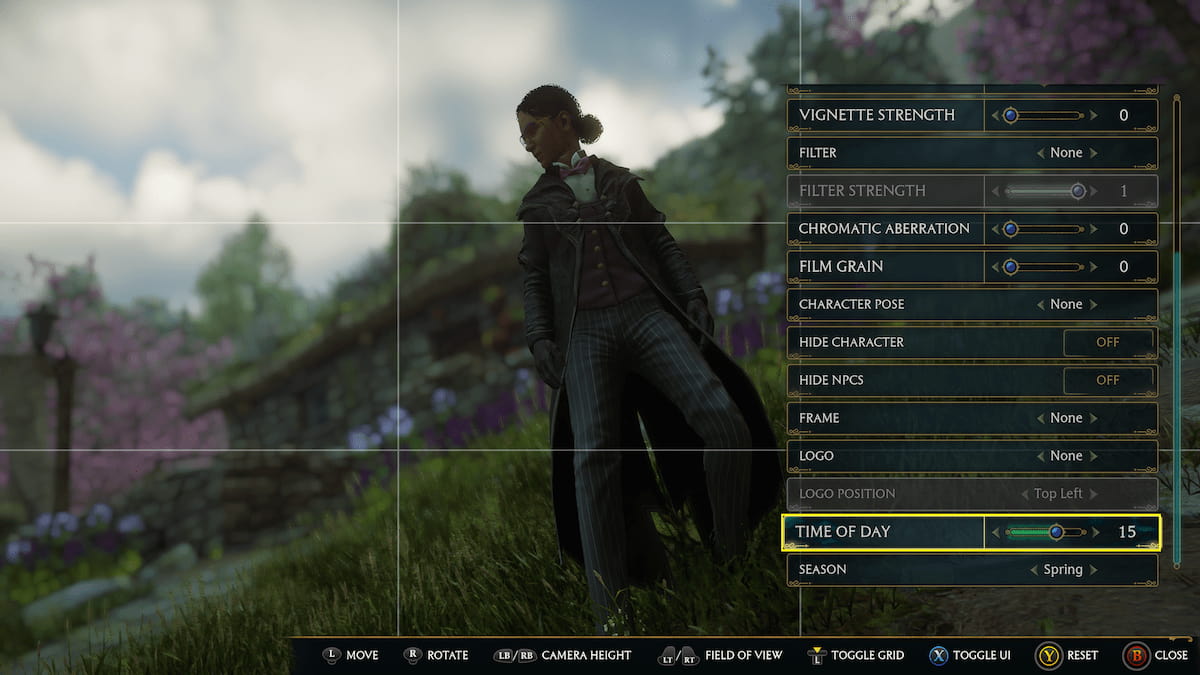Image resolution: width=1200 pixels, height=675 pixels.
Task: Adjust the Chromatic Aberration slider
Action: (x=1011, y=229)
